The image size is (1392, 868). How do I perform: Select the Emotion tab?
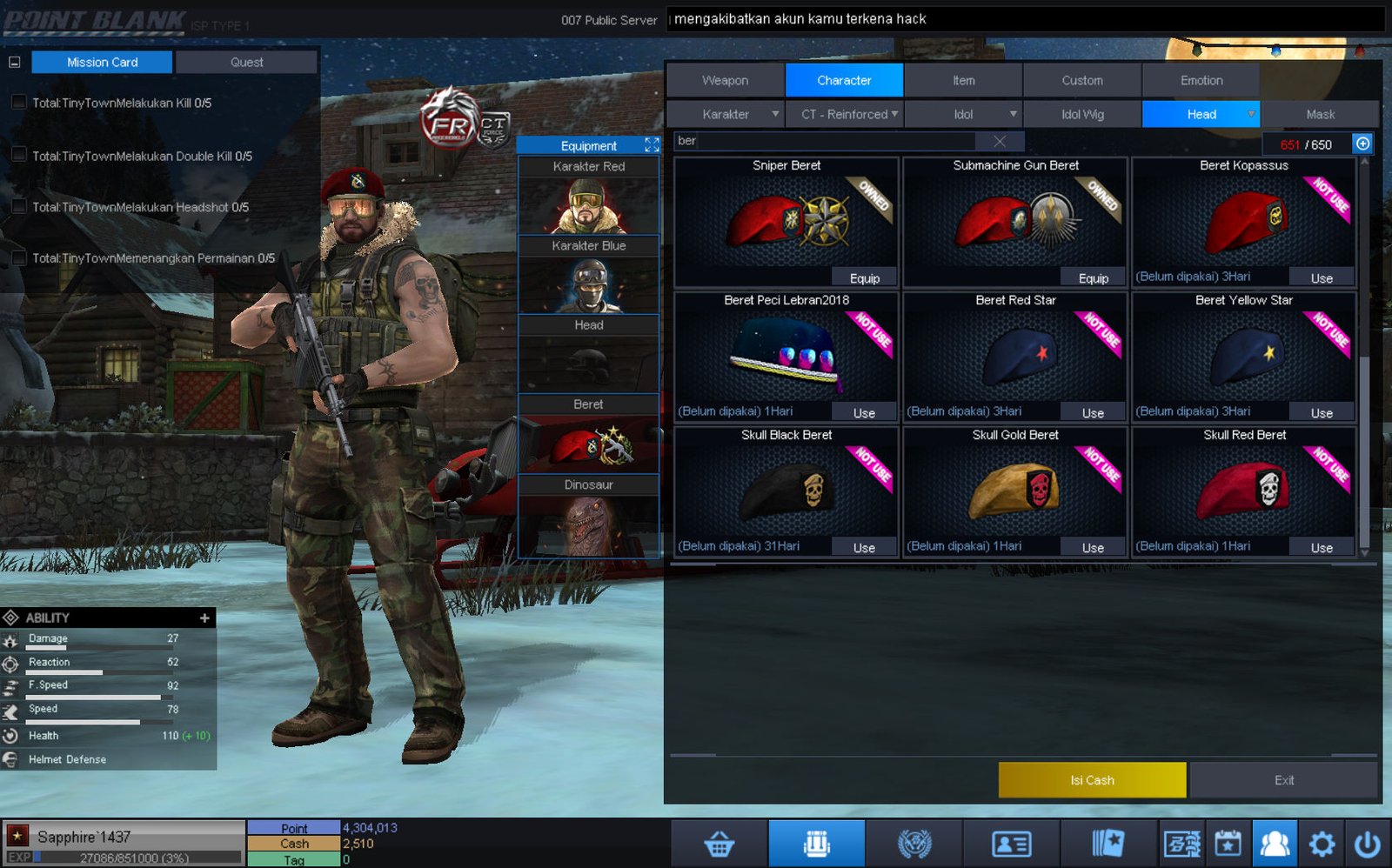pyautogui.click(x=1201, y=80)
